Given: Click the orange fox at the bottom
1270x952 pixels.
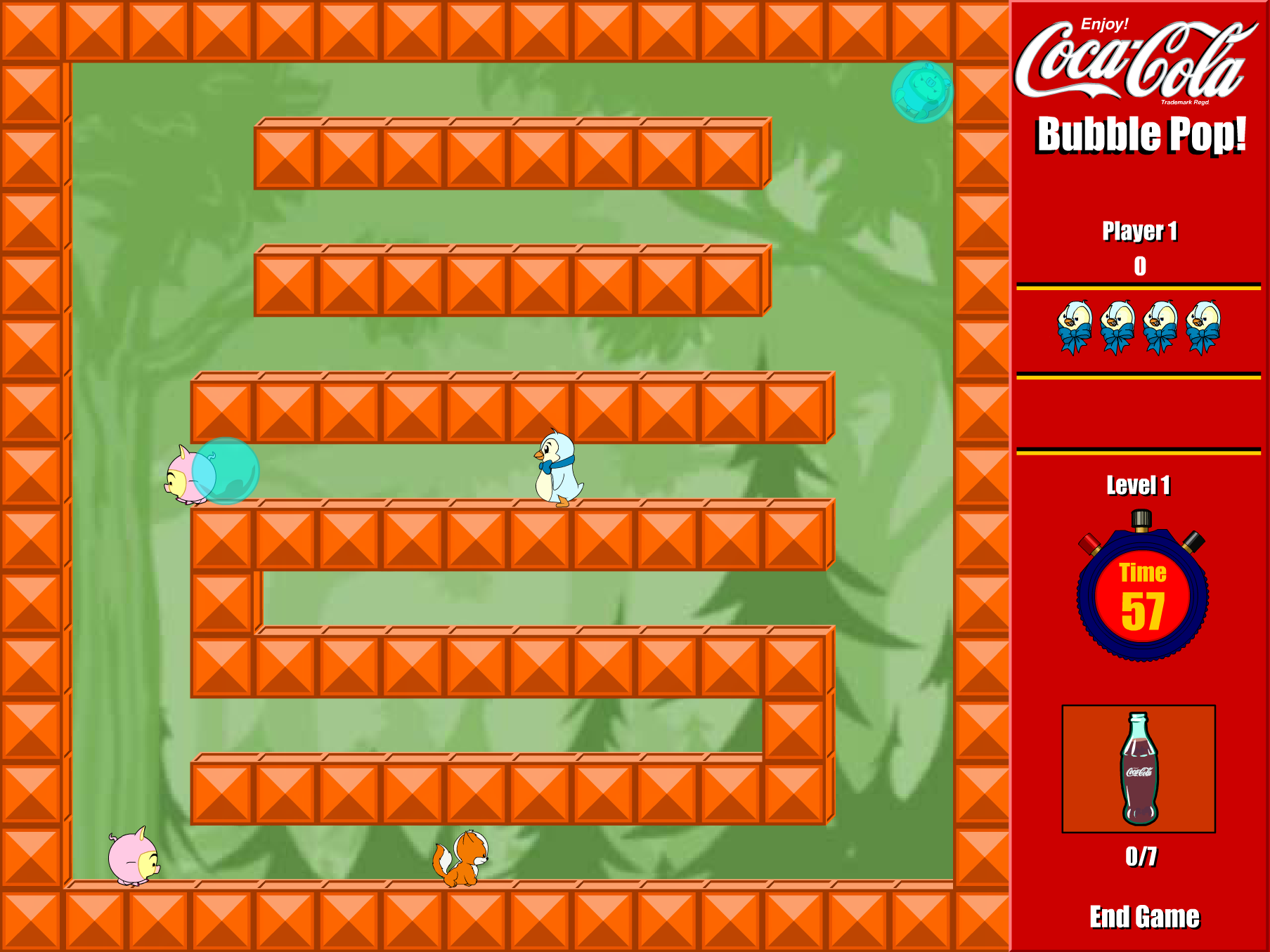Looking at the screenshot, I should (x=464, y=864).
